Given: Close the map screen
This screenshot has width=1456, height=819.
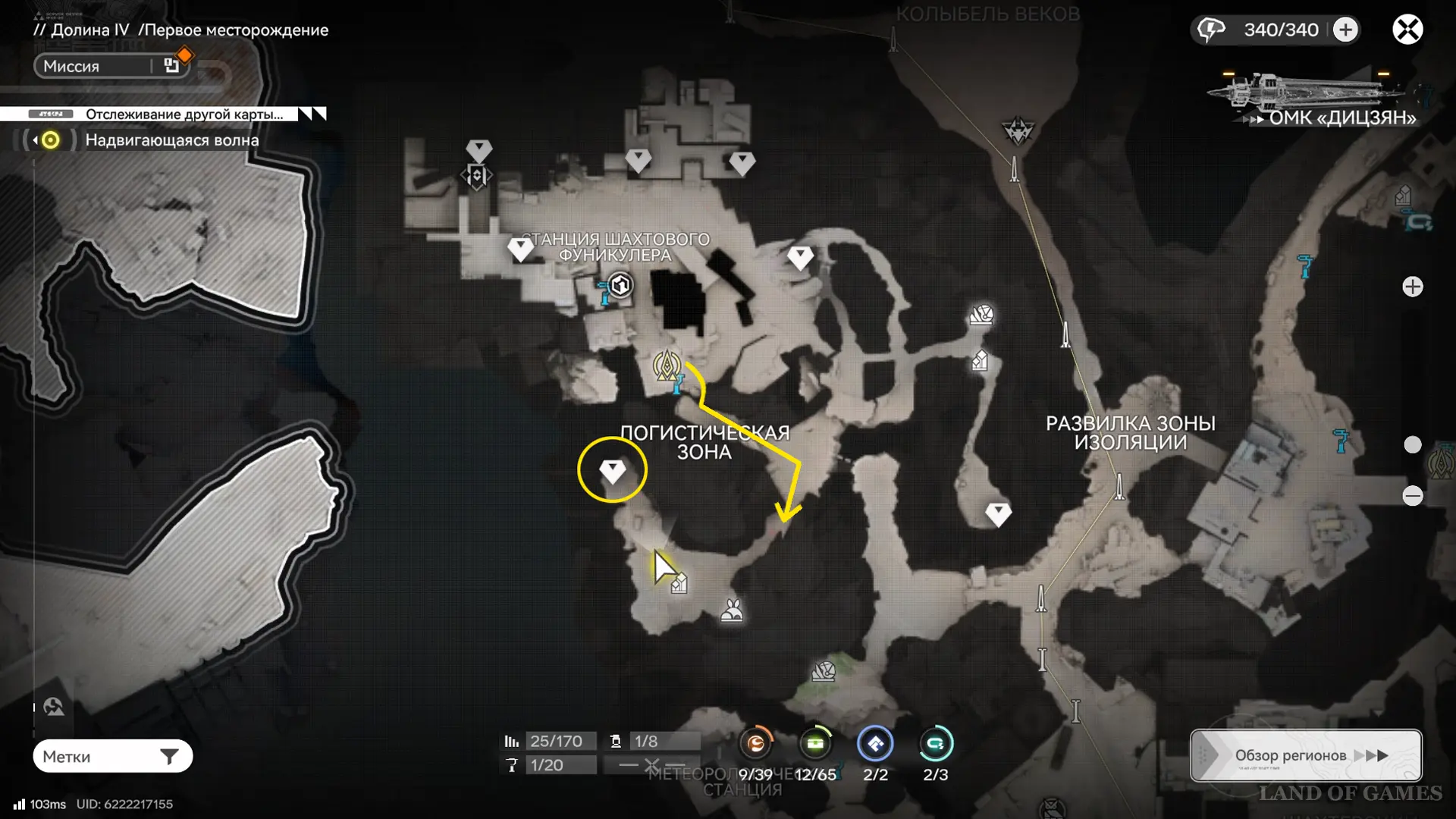Looking at the screenshot, I should pos(1407,30).
